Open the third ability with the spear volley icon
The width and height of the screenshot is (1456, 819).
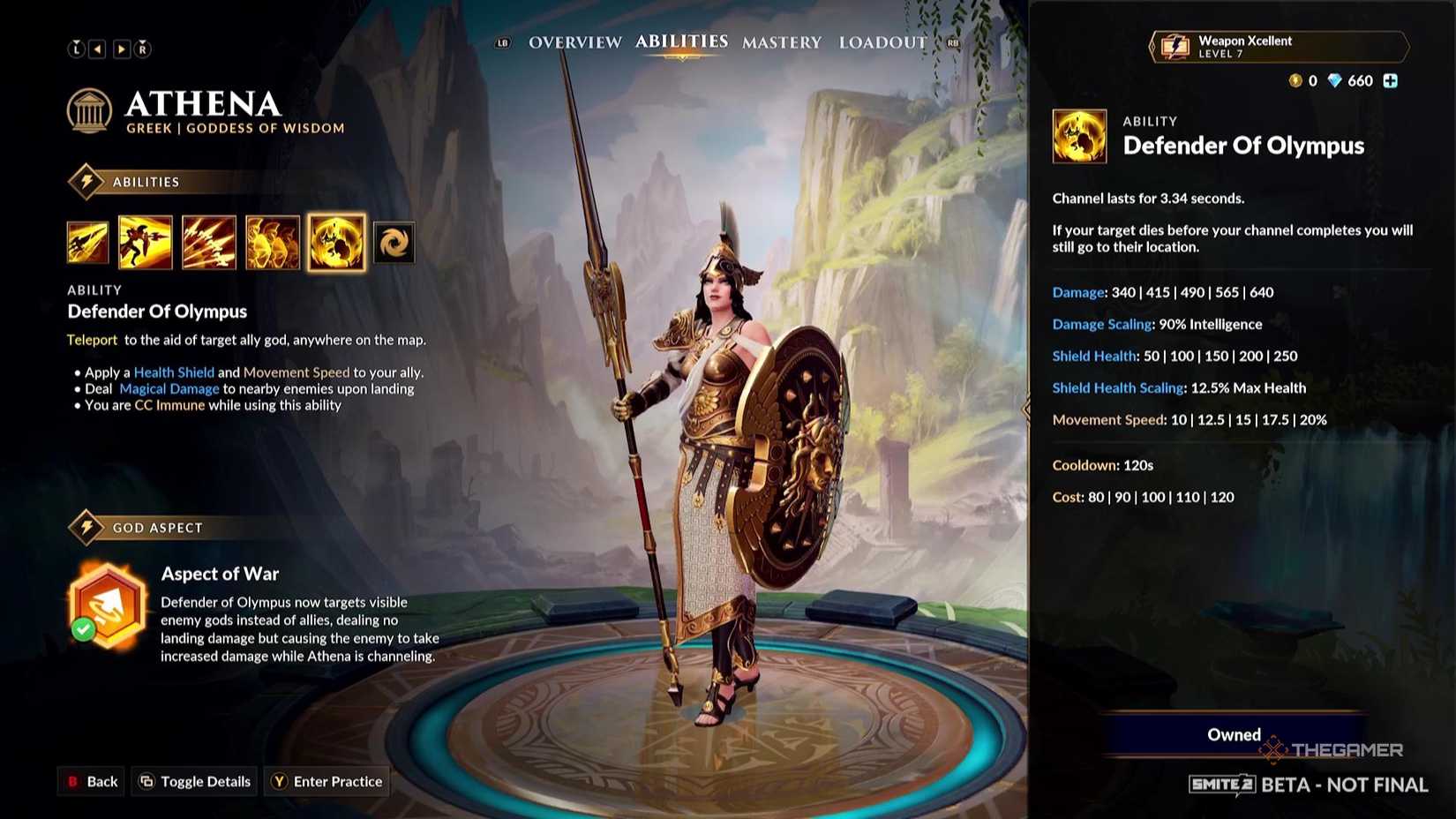point(208,242)
